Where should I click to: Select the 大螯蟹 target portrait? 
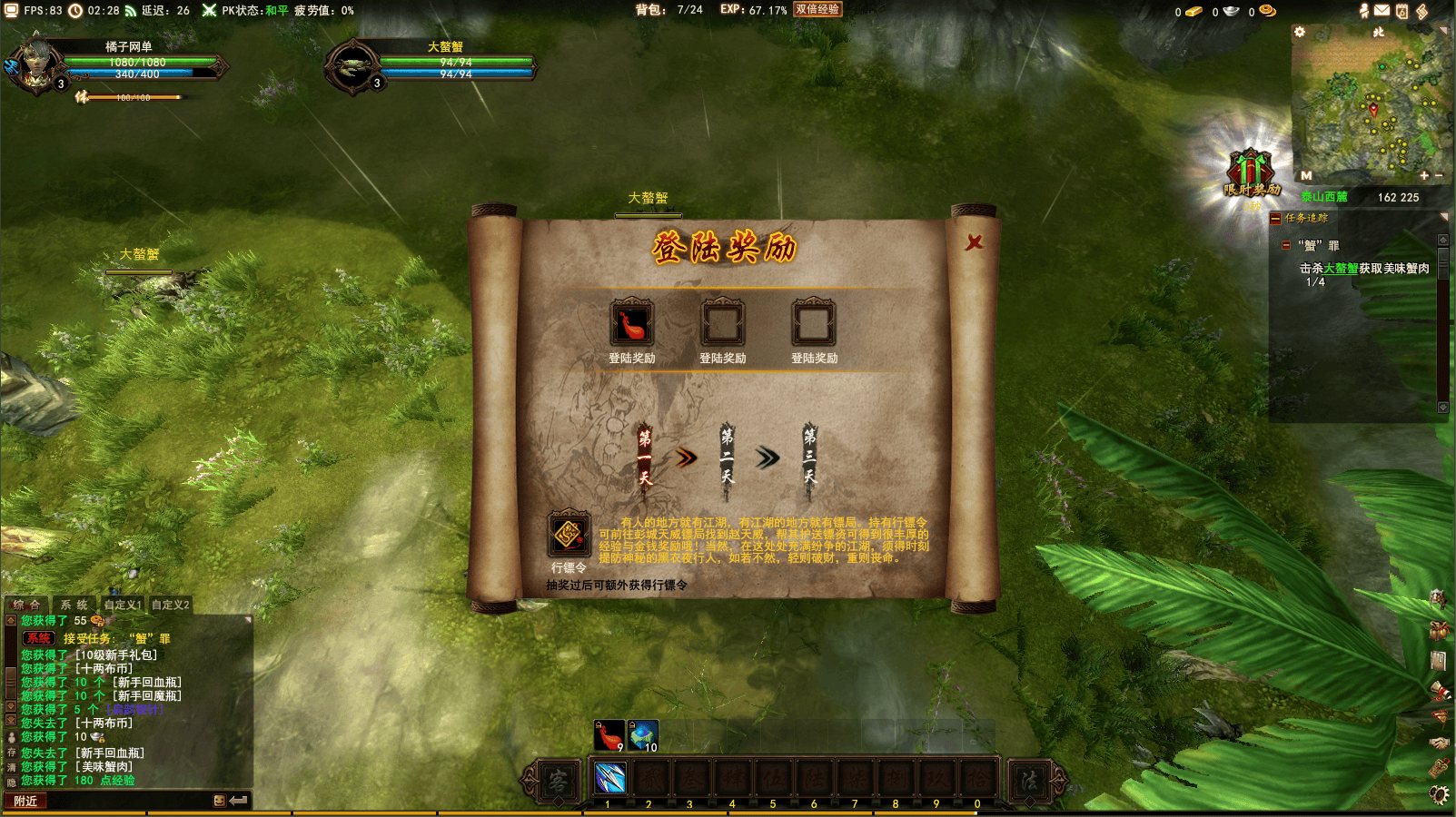[x=352, y=66]
